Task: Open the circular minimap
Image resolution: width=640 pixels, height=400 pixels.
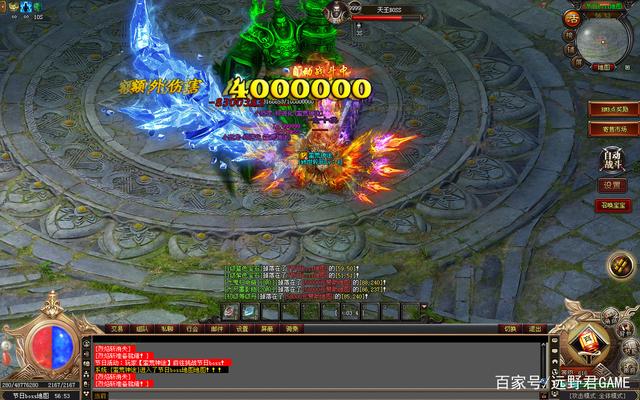Action: (603, 38)
